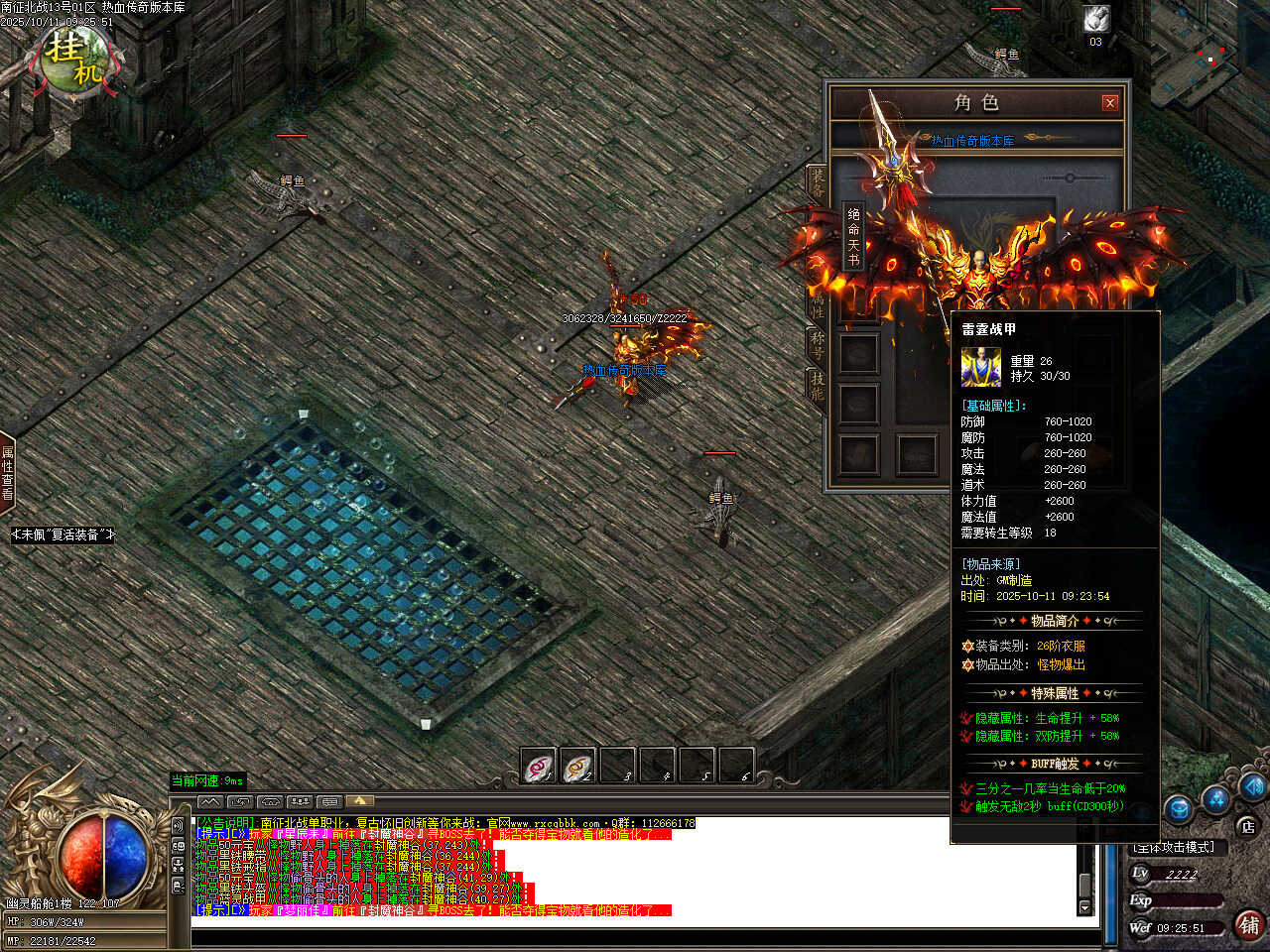Close the 角色 character window
This screenshot has height=952, width=1270.
coord(1109,102)
